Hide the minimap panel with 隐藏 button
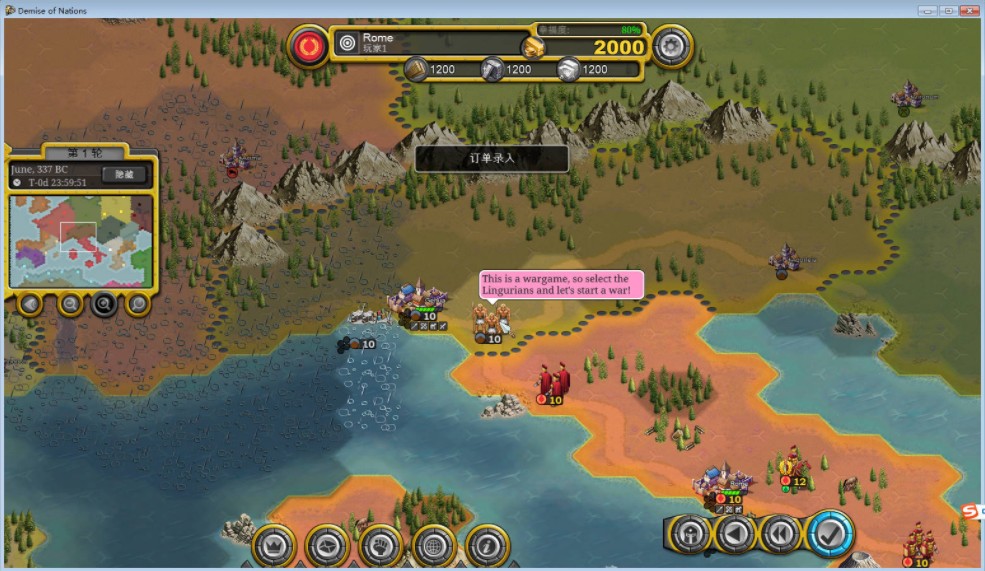Viewport: 985px width, 571px height. pos(124,174)
